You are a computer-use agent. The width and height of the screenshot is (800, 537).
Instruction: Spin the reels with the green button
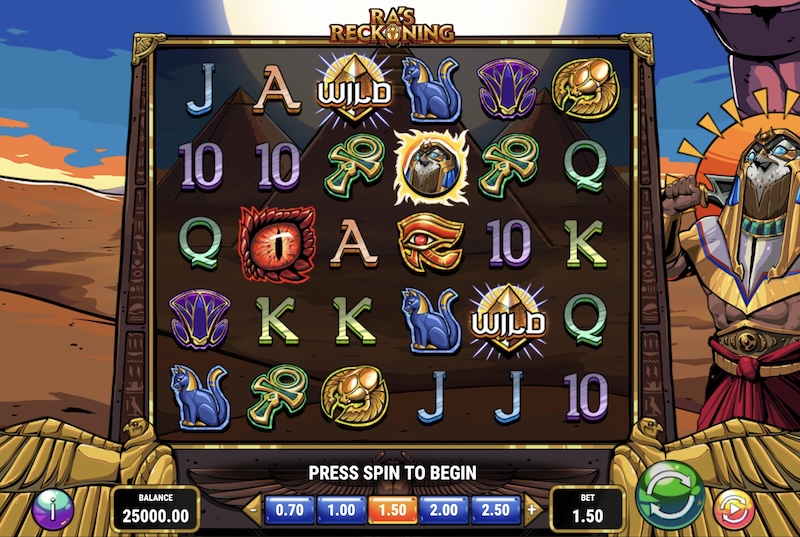(671, 494)
